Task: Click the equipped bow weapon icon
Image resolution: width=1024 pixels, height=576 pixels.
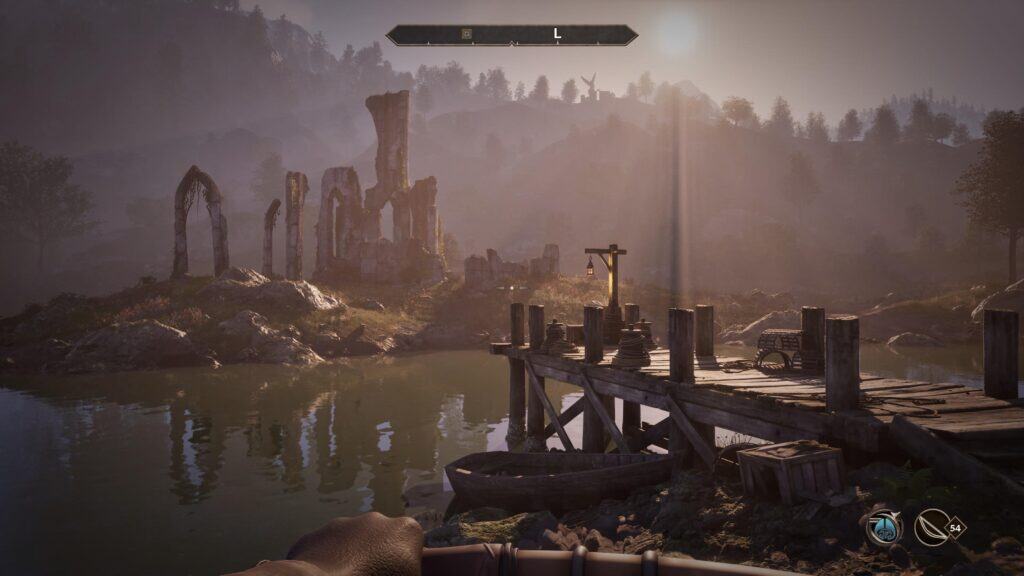Action: (930, 527)
